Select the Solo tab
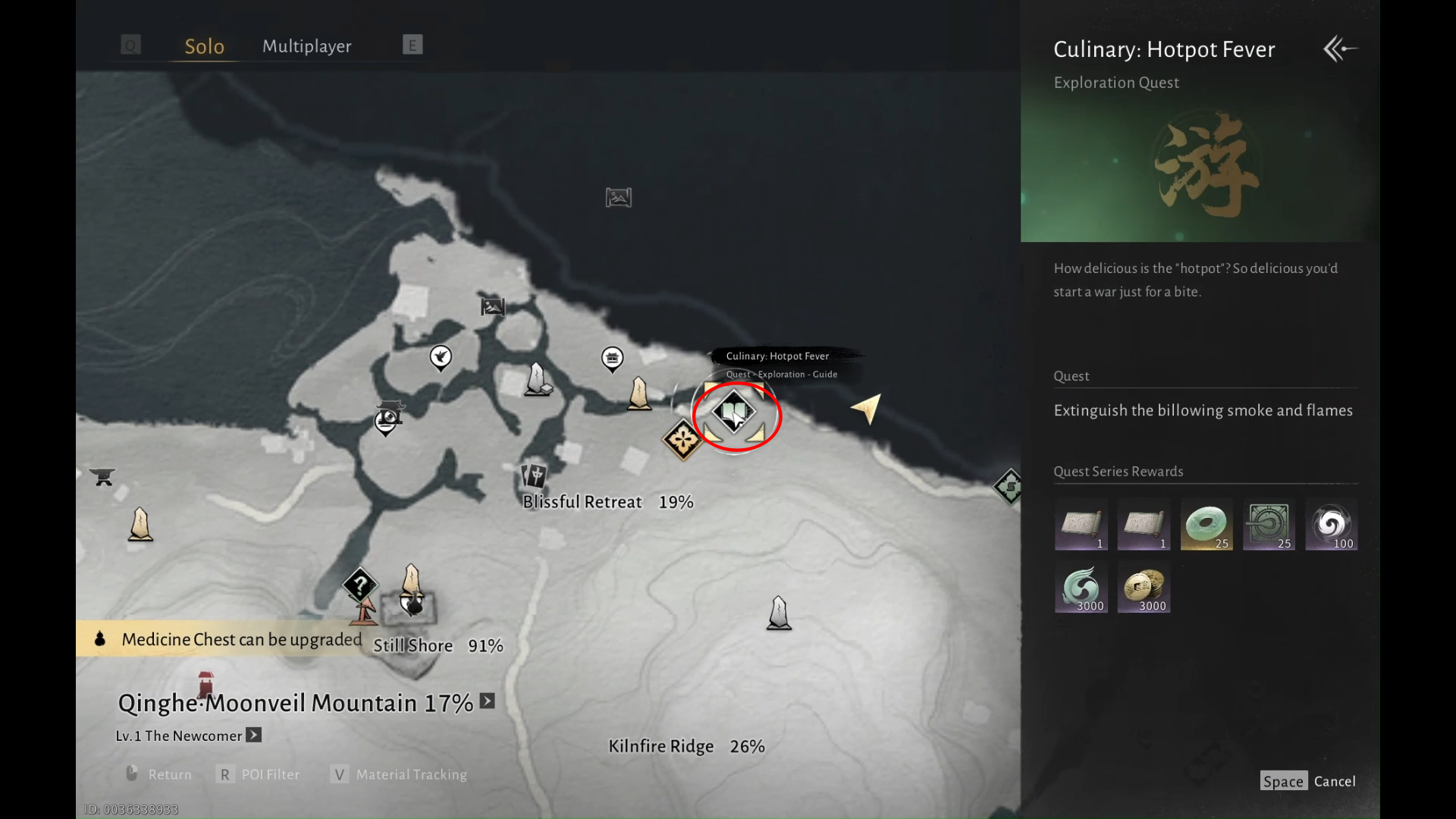This screenshot has height=819, width=1456. (x=204, y=46)
